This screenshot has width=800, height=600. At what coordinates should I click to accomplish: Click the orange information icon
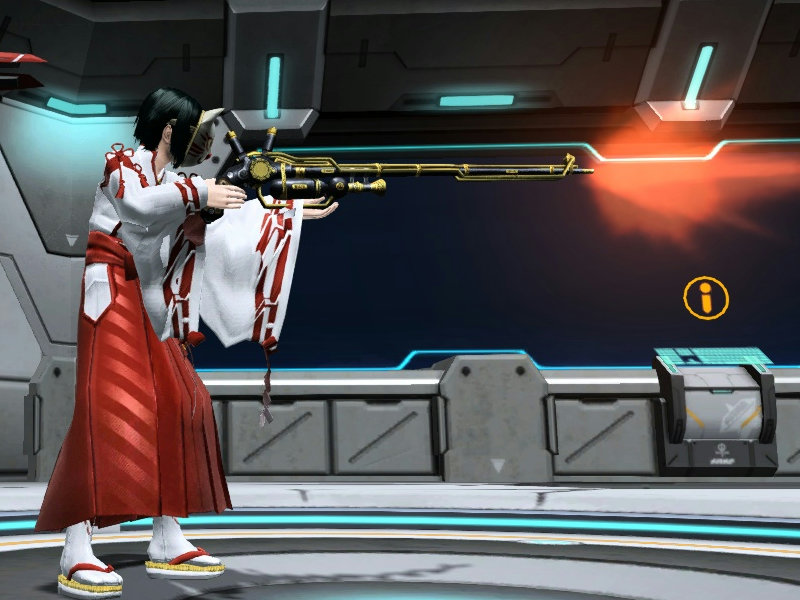[706, 298]
